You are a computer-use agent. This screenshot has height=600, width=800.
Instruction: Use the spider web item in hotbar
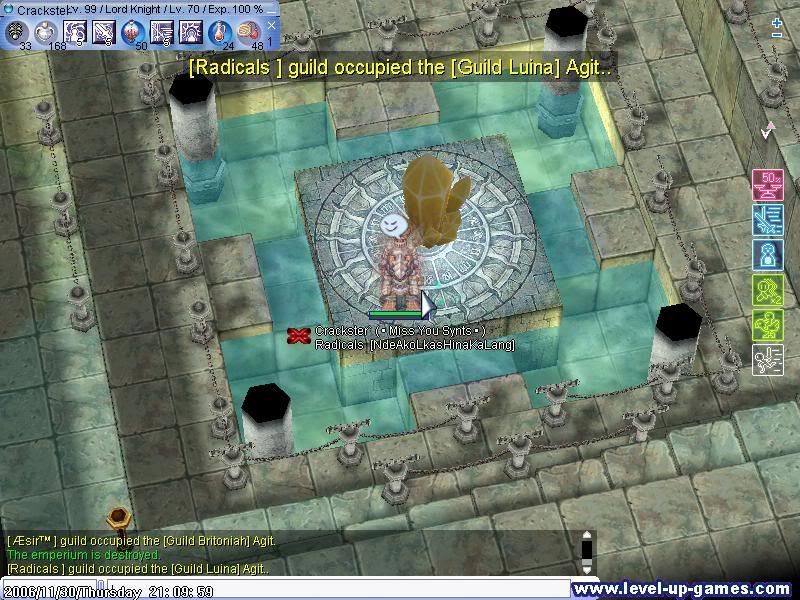[x=18, y=32]
